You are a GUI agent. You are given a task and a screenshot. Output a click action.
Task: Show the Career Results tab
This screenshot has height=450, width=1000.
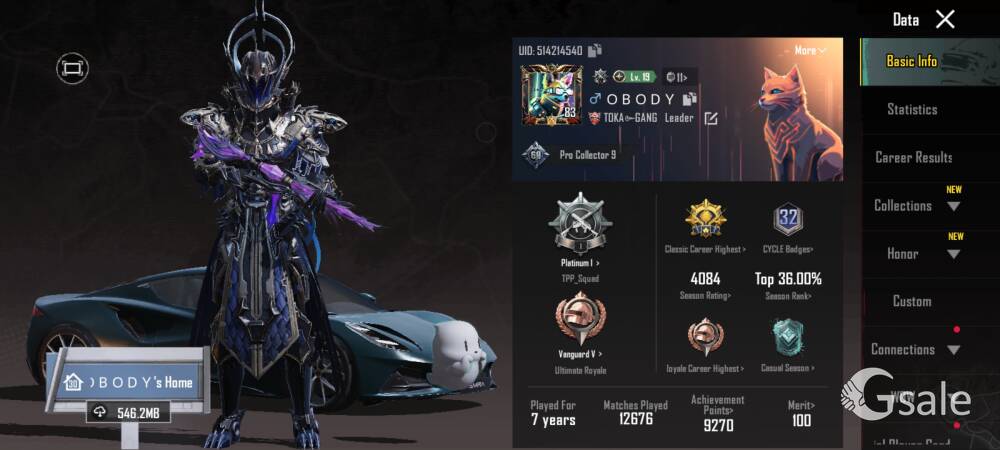[x=913, y=157]
